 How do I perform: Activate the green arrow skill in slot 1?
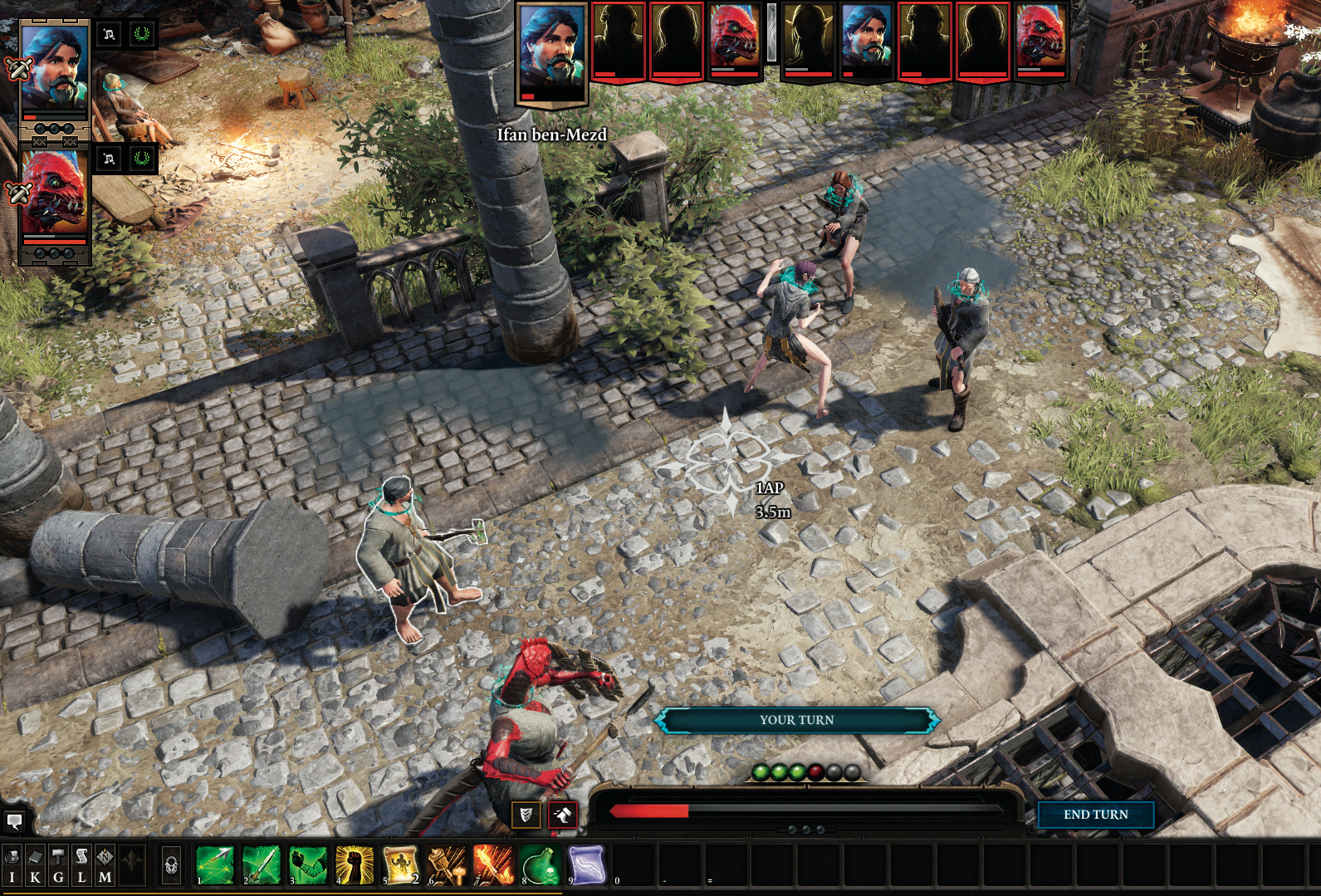point(215,864)
